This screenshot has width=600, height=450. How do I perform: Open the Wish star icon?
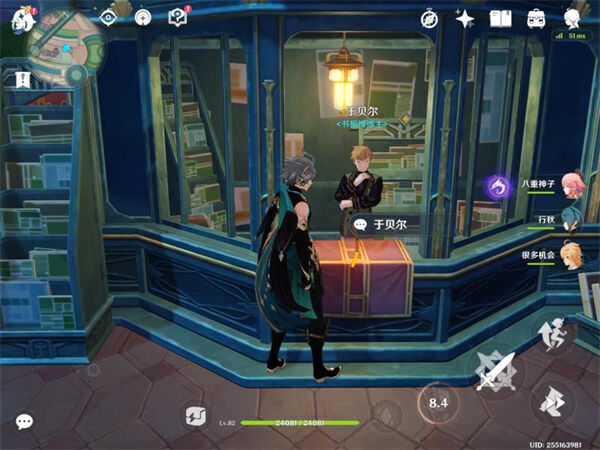pyautogui.click(x=465, y=17)
